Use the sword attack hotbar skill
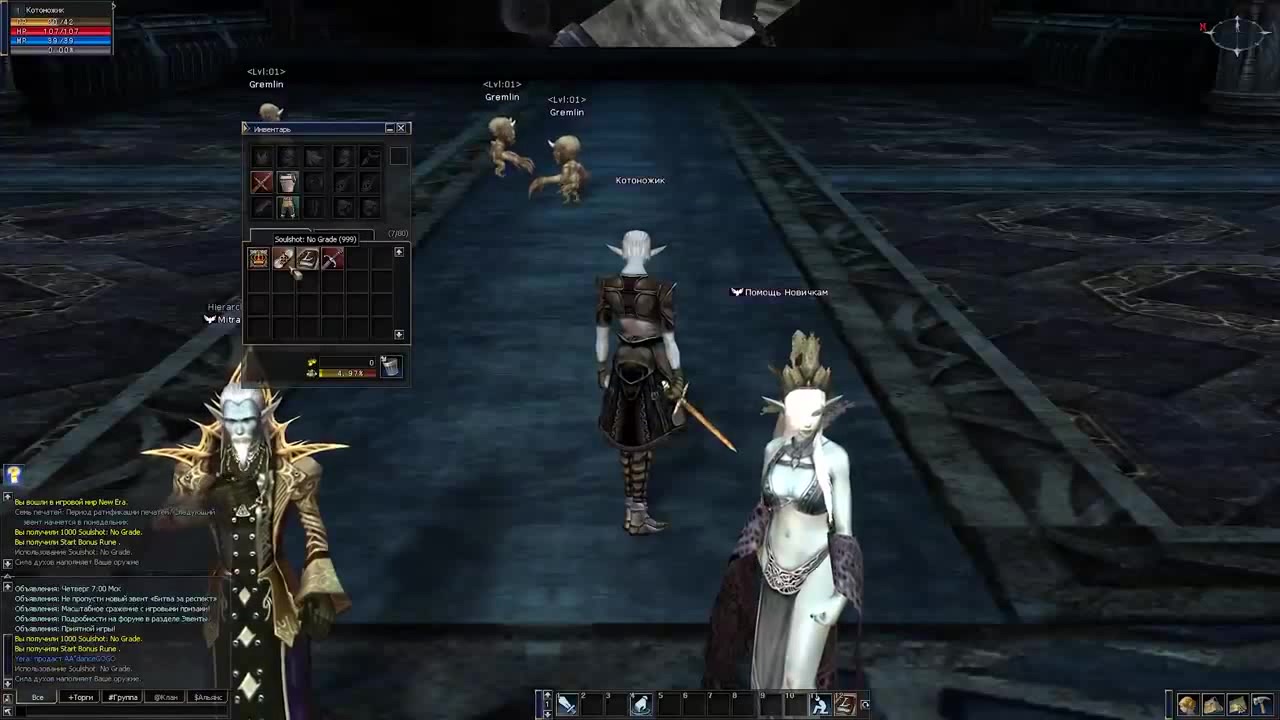The height and width of the screenshot is (720, 1280). coord(567,705)
